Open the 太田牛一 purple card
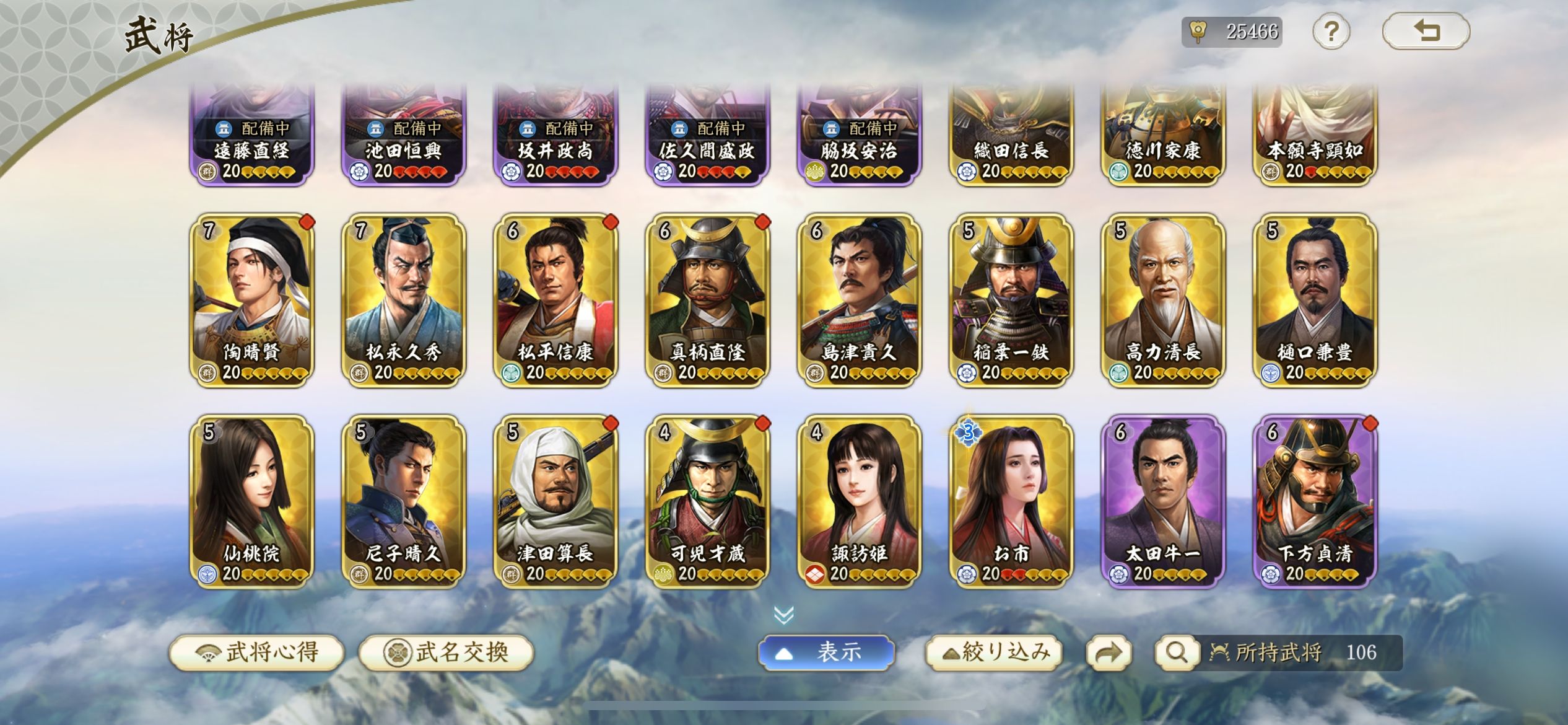Screen dimensions: 1568x725 [x=1163, y=502]
